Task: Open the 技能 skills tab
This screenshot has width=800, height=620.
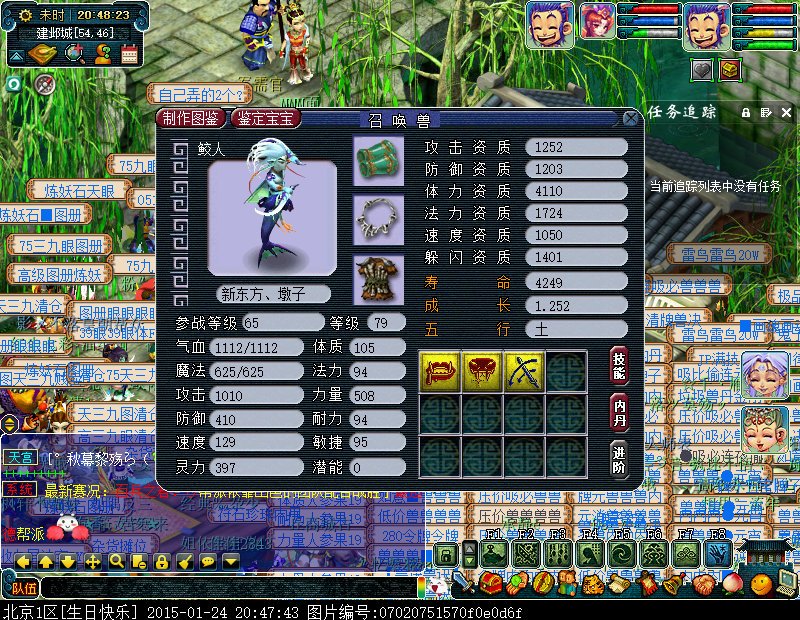Action: coord(619,367)
